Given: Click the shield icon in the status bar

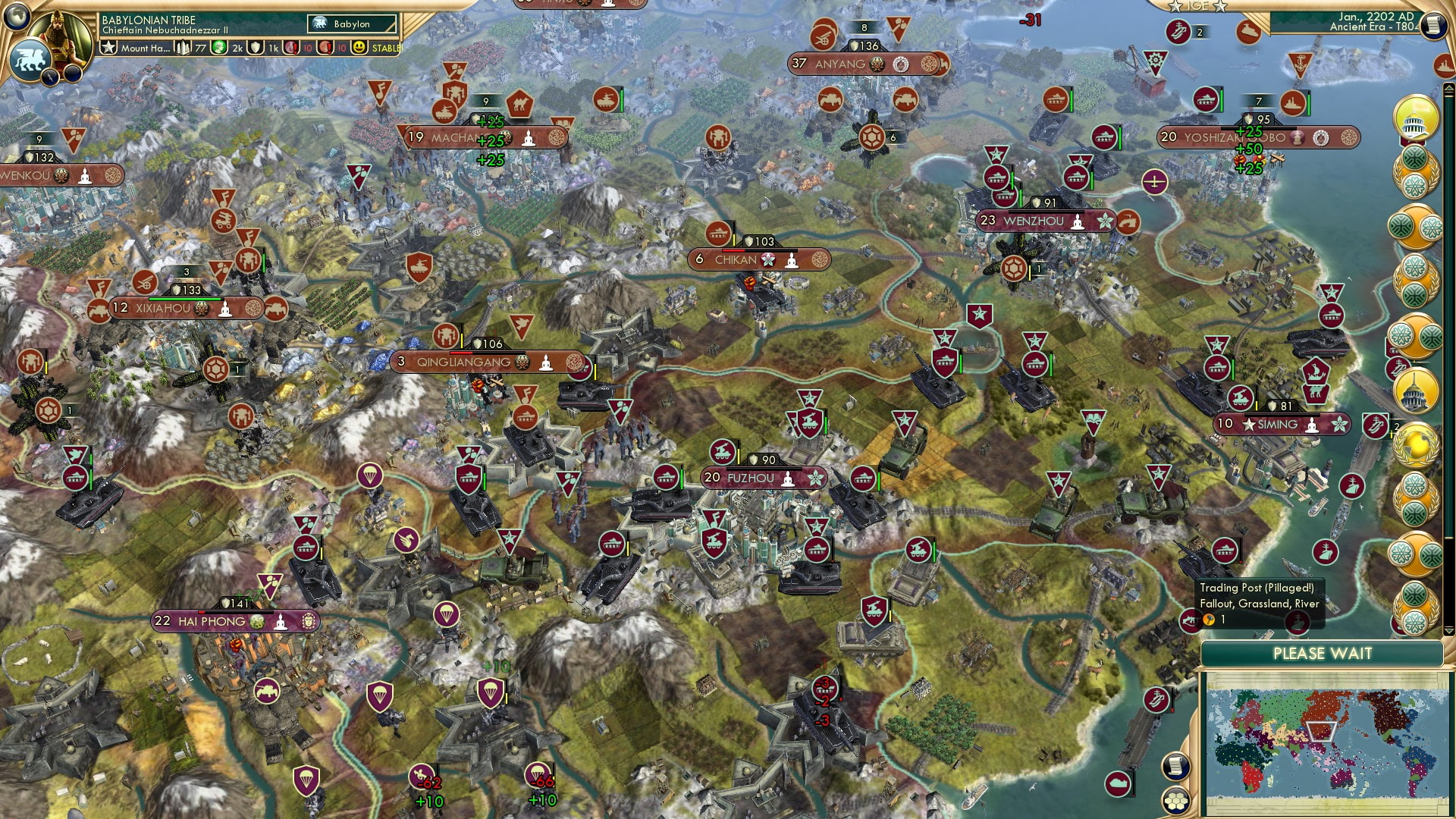Looking at the screenshot, I should 255,48.
